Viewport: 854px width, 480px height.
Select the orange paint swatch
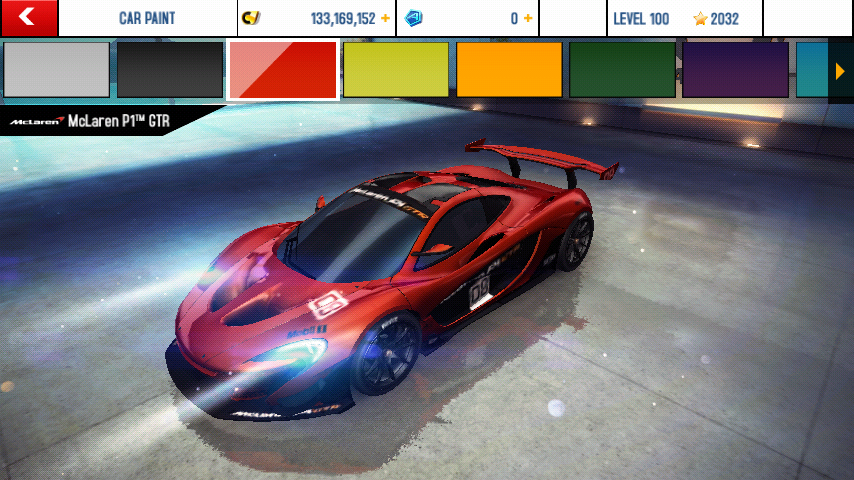coord(509,70)
